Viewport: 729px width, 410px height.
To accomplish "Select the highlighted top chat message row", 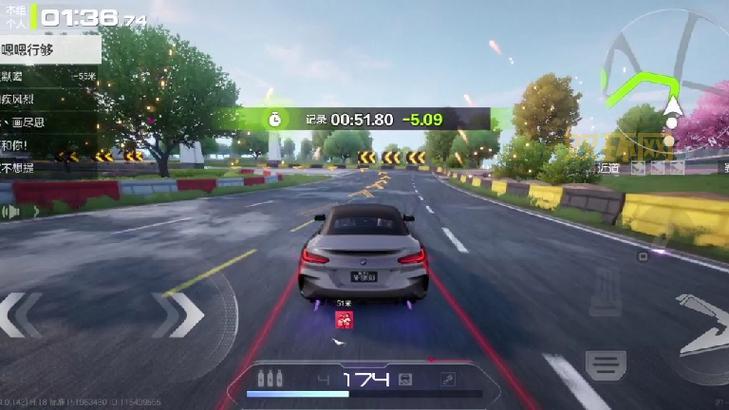I will click(50, 47).
